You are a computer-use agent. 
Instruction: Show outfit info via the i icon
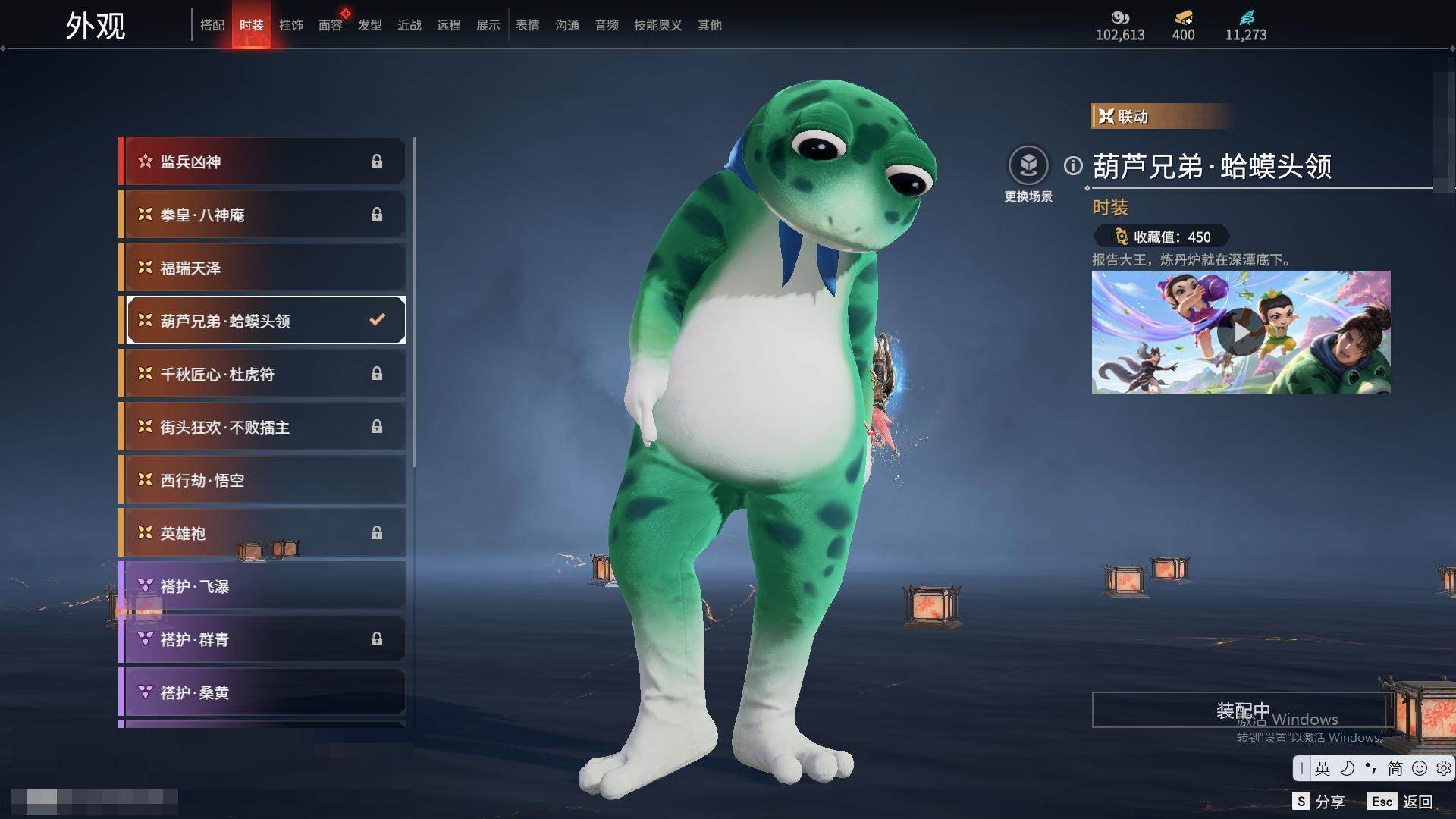coord(1073,165)
